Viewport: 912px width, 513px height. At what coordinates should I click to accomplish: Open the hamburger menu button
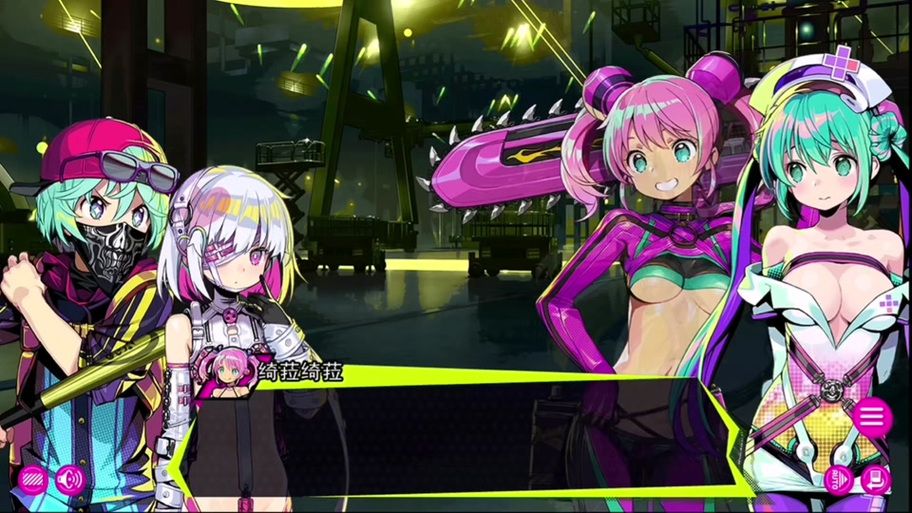point(872,416)
